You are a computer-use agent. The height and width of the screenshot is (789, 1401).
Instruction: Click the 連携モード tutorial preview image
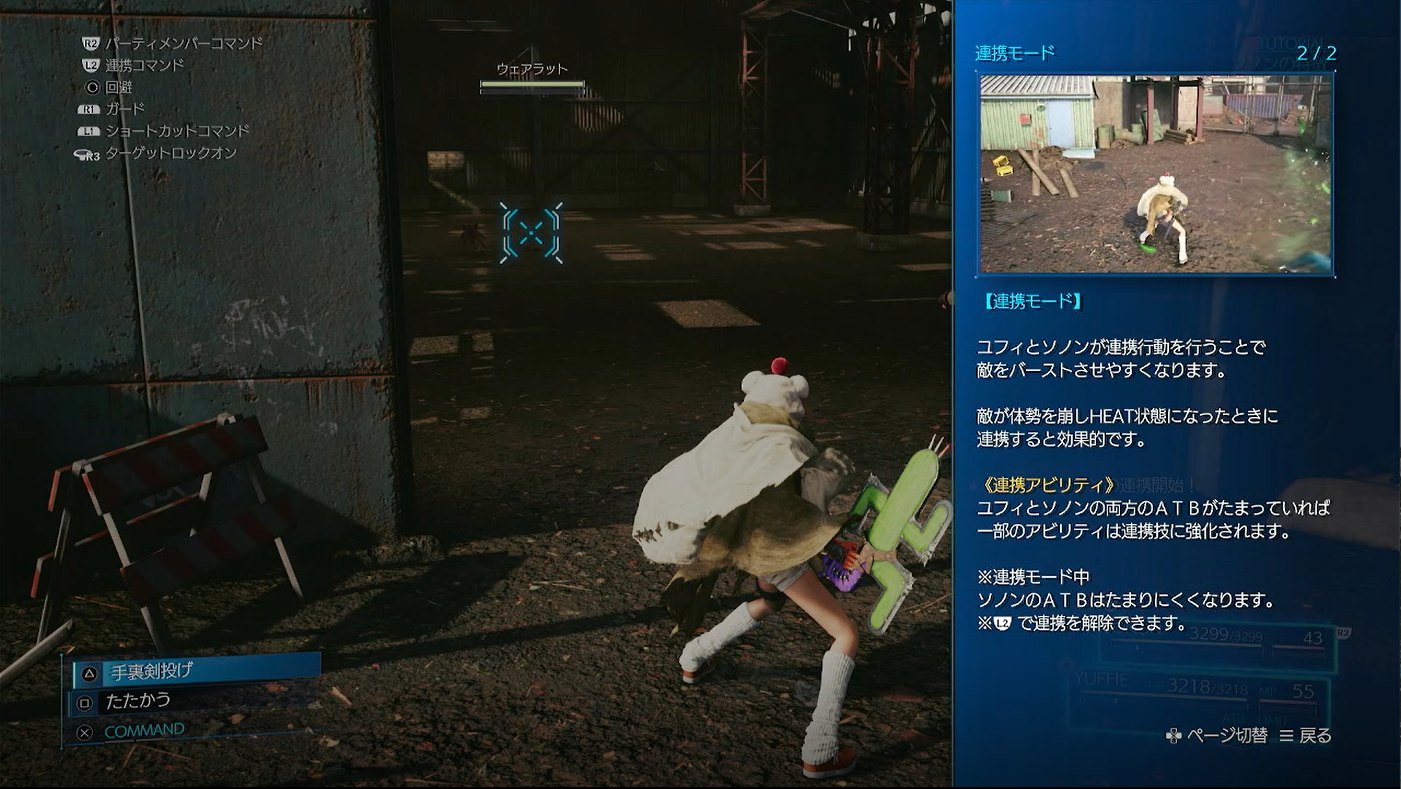1155,173
